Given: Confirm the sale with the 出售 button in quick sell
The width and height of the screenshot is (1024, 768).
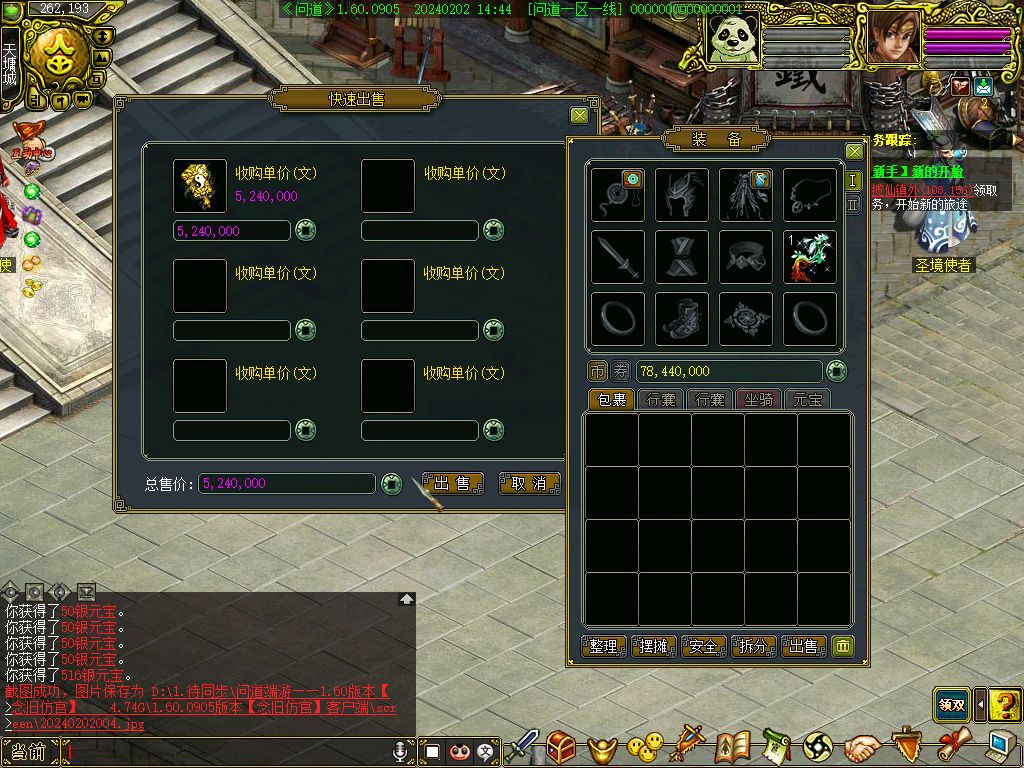Looking at the screenshot, I should point(452,484).
